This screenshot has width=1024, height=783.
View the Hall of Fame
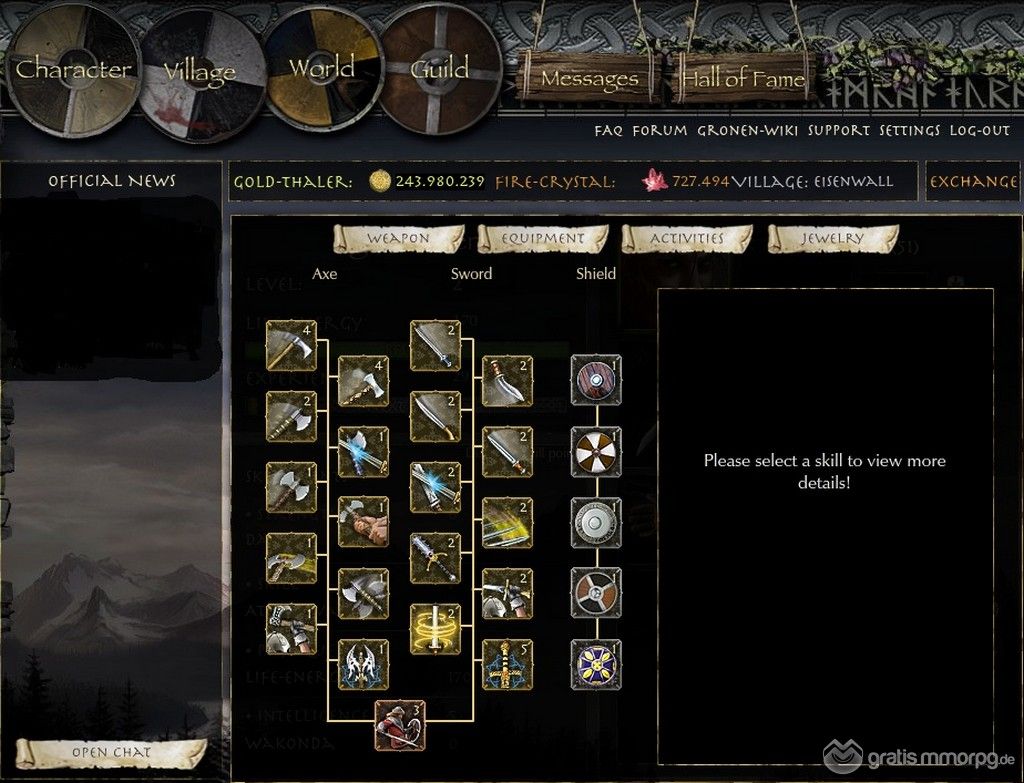tap(743, 77)
